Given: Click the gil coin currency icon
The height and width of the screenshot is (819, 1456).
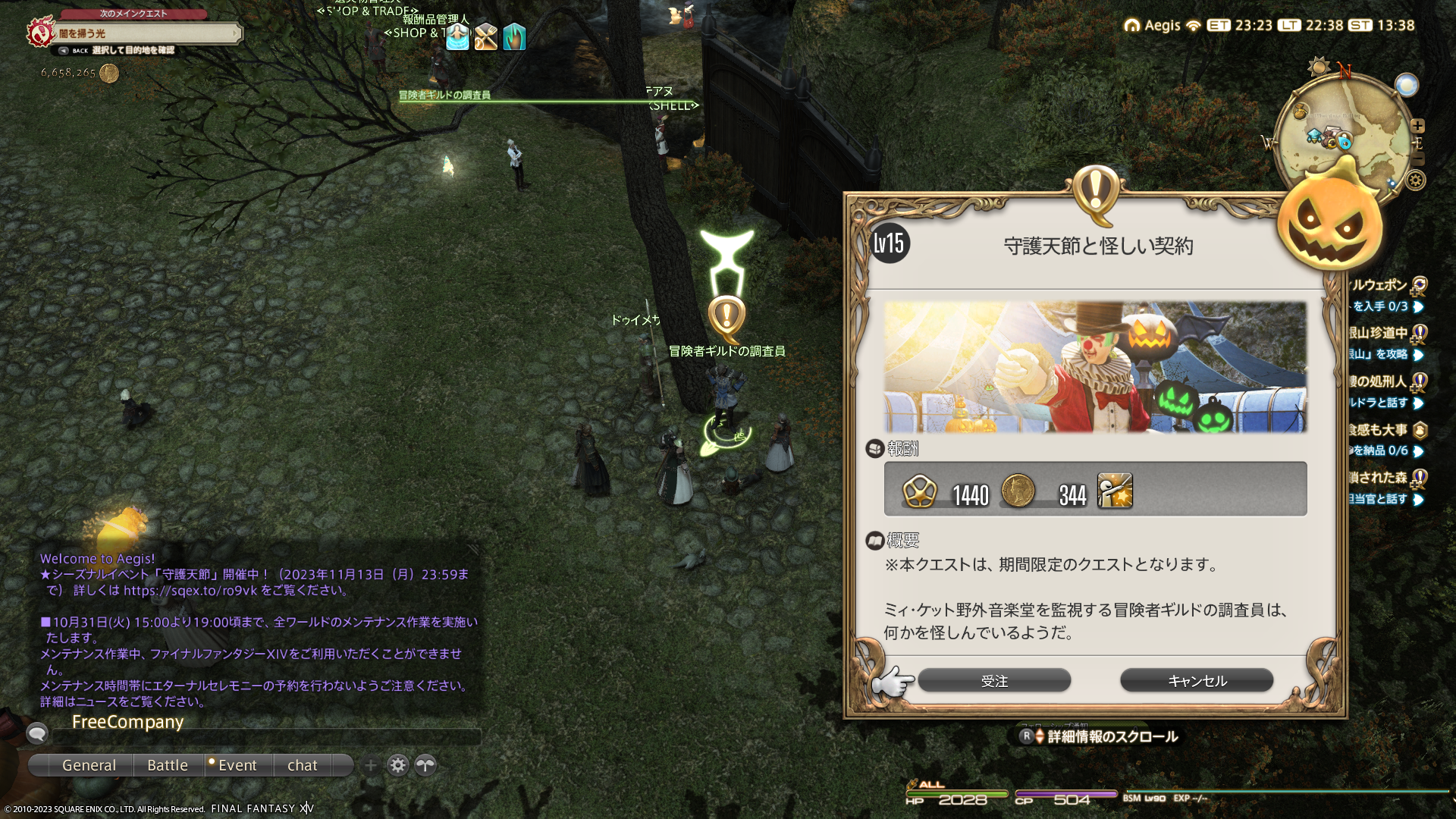Looking at the screenshot, I should pyautogui.click(x=109, y=73).
